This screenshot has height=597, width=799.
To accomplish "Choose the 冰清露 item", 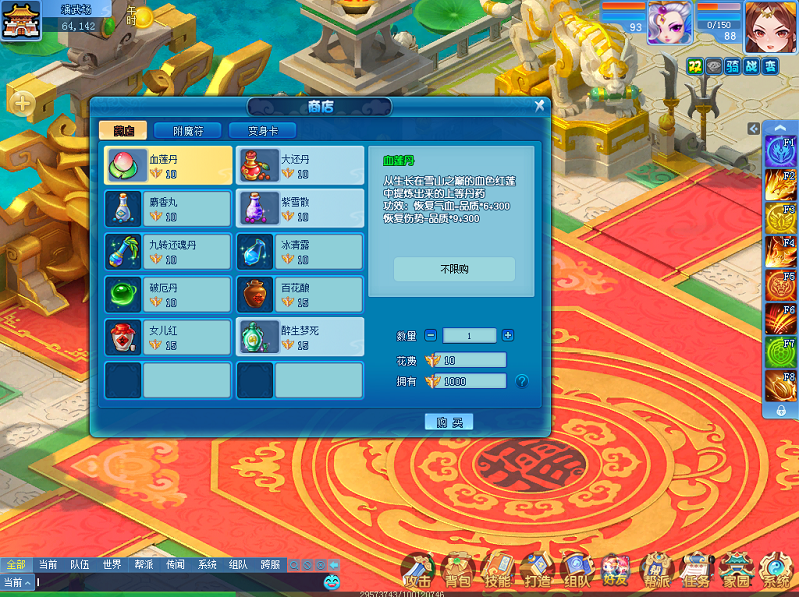I will point(300,251).
